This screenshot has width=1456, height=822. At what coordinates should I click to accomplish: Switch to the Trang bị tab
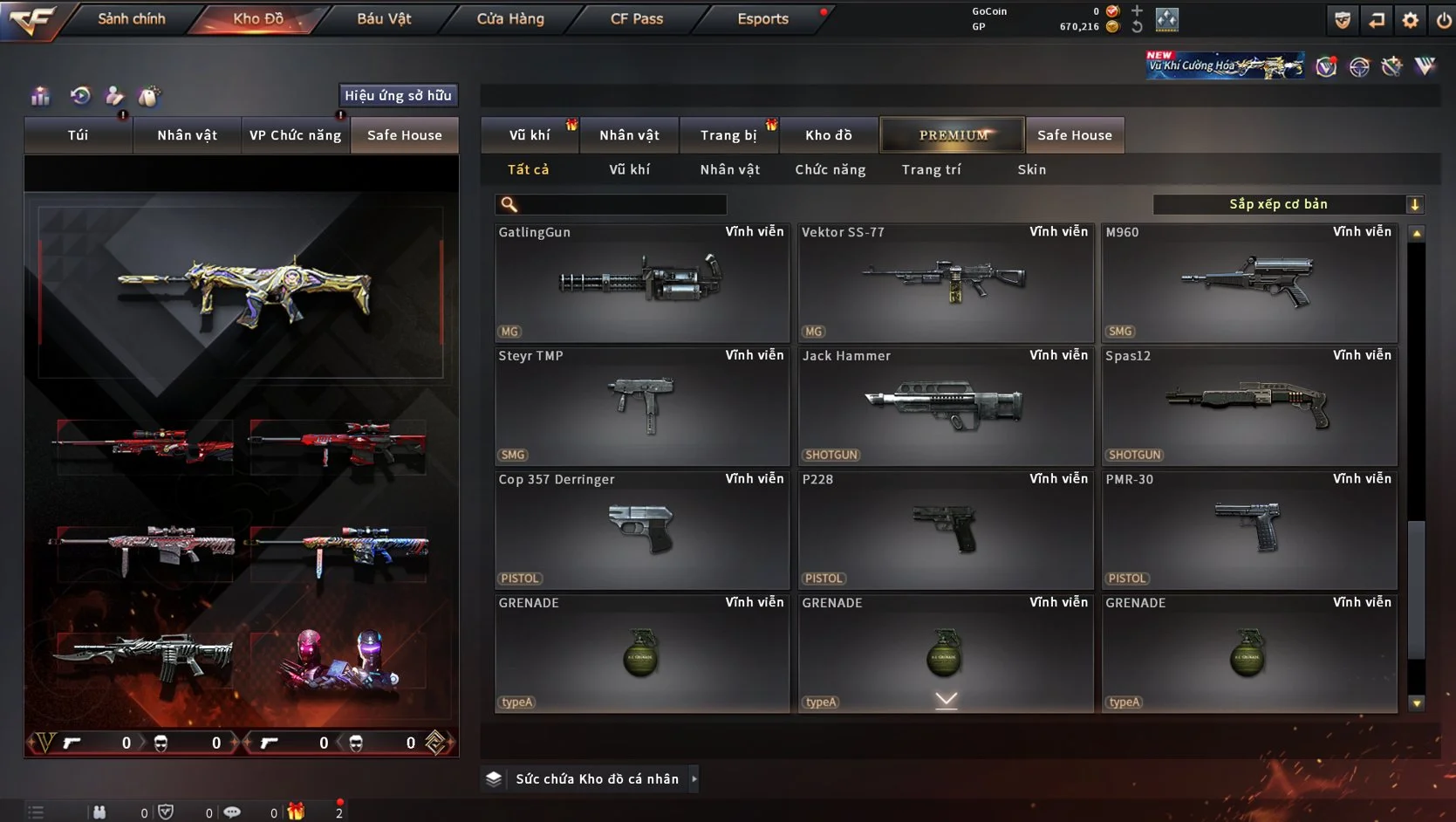[x=728, y=135]
